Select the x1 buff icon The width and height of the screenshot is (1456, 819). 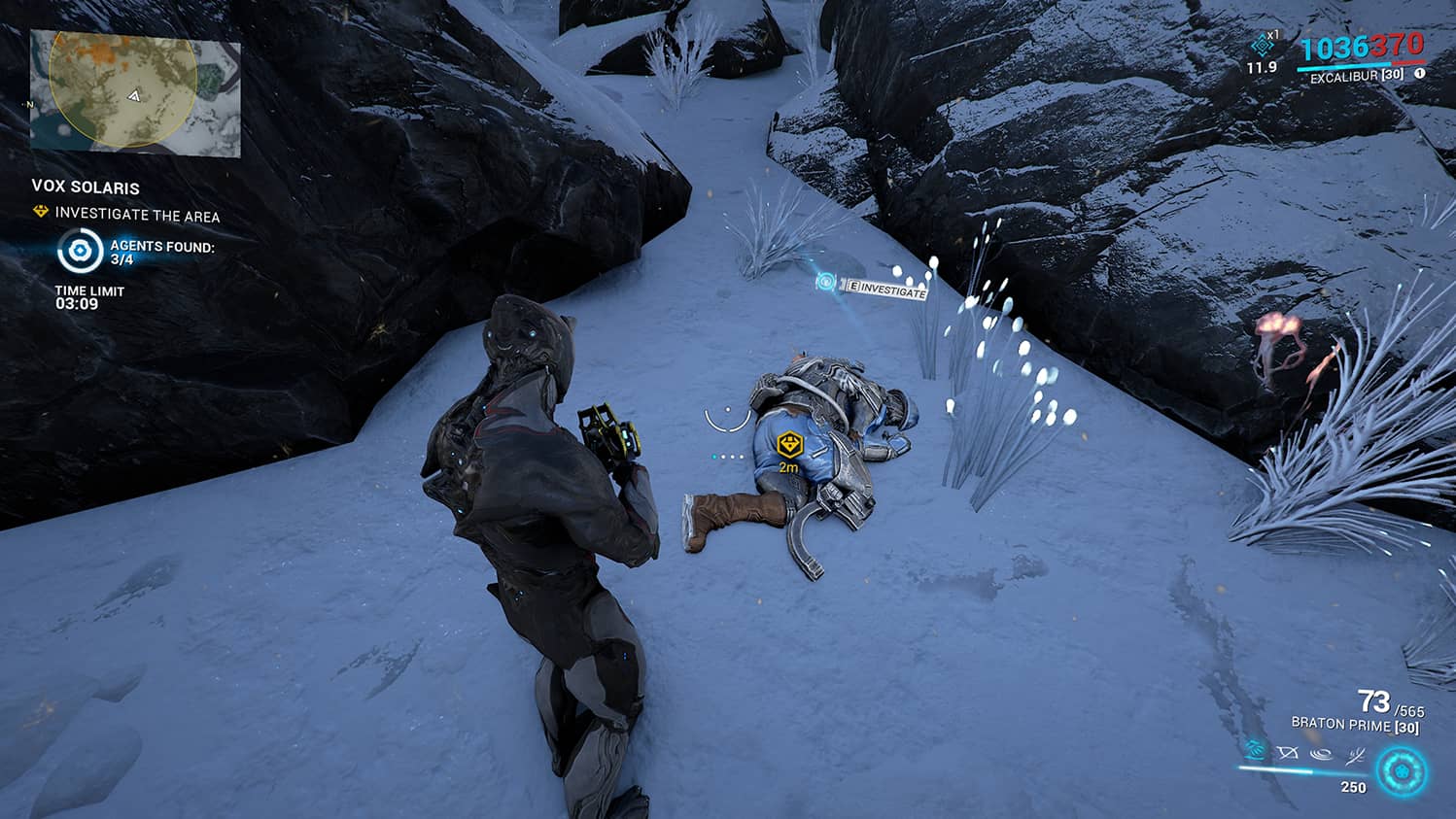1262,45
